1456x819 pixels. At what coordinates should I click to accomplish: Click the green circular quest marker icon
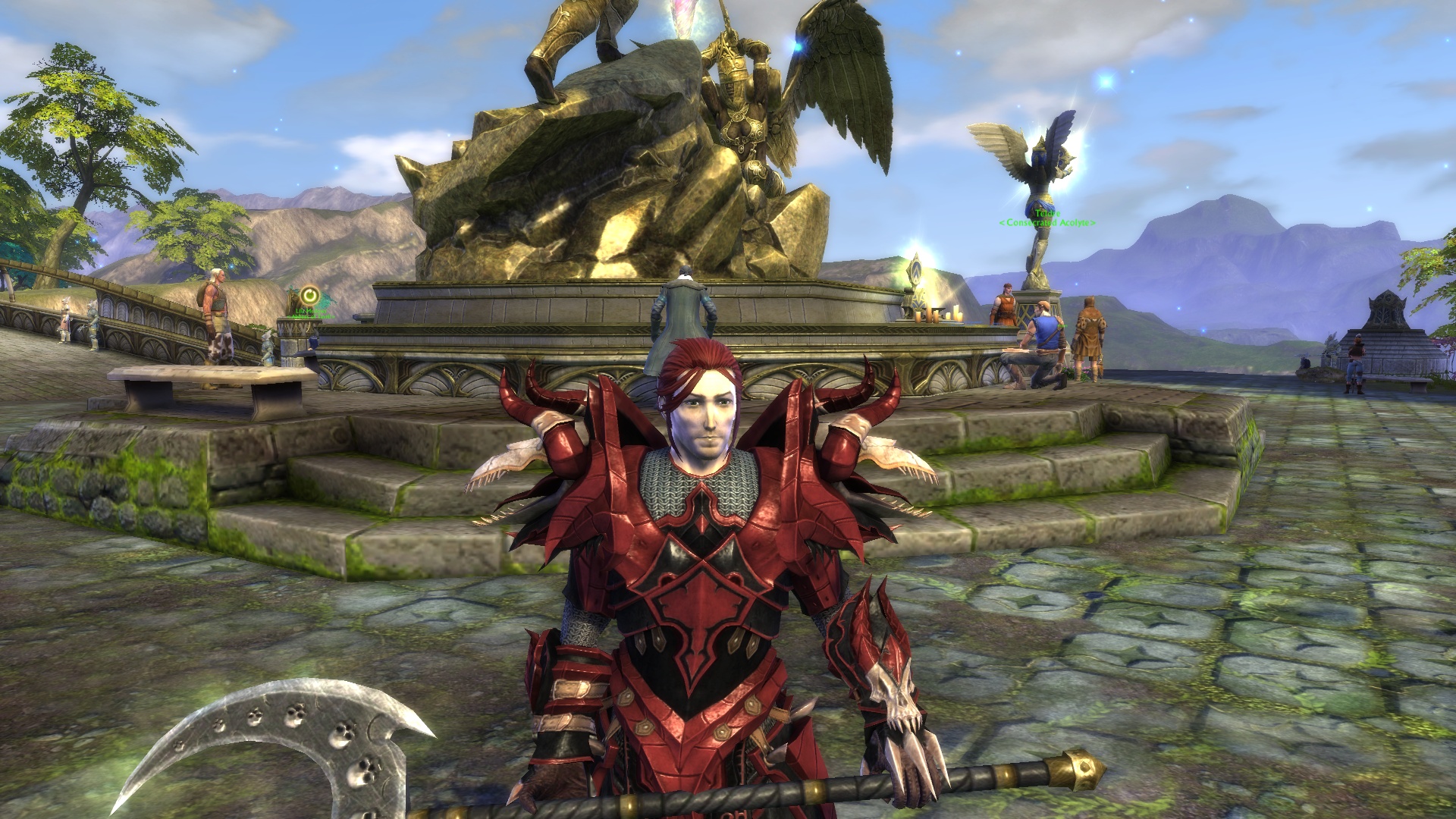pos(309,295)
